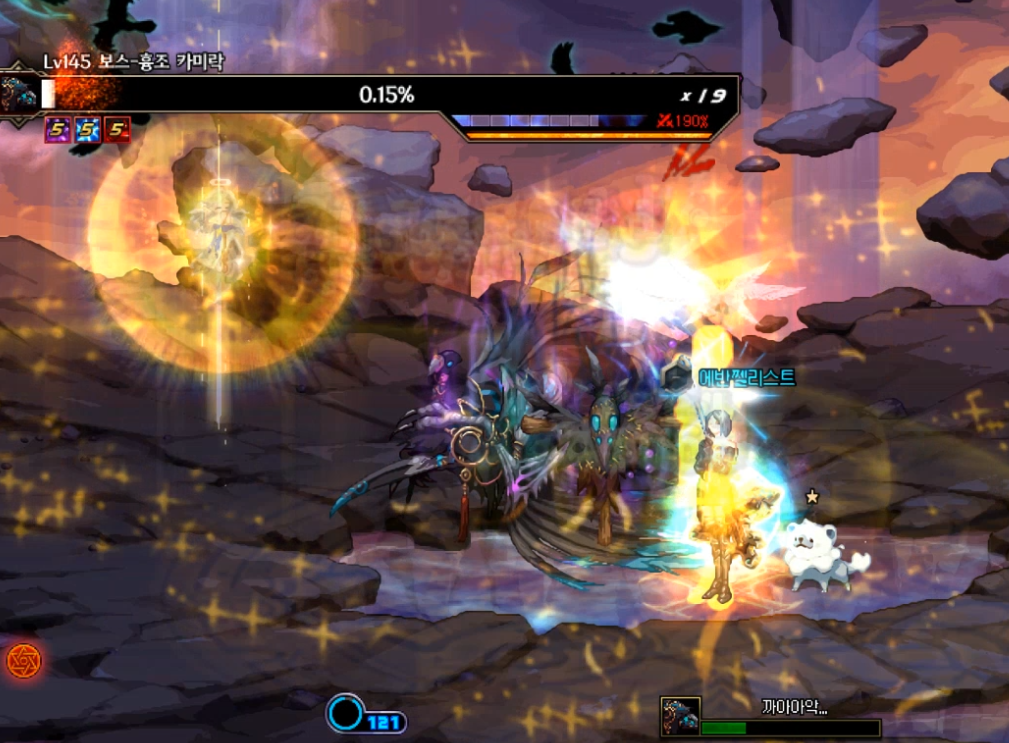
Task: Activate the orange hexagram skill icon
Action: point(21,660)
